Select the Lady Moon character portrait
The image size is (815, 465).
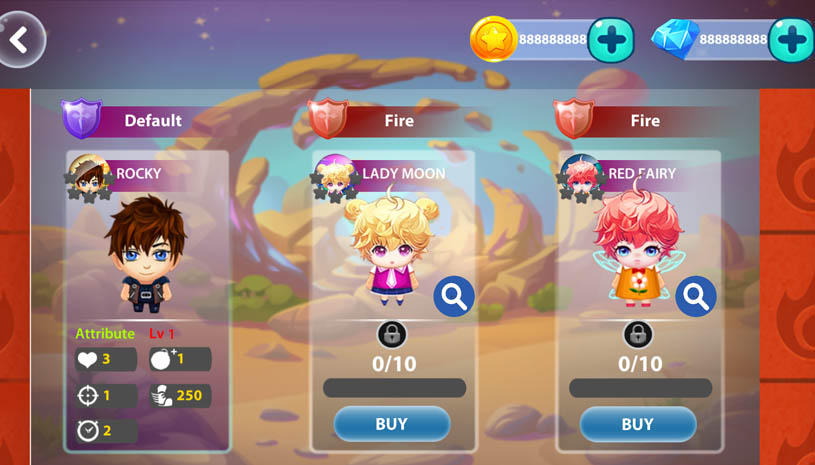click(388, 245)
